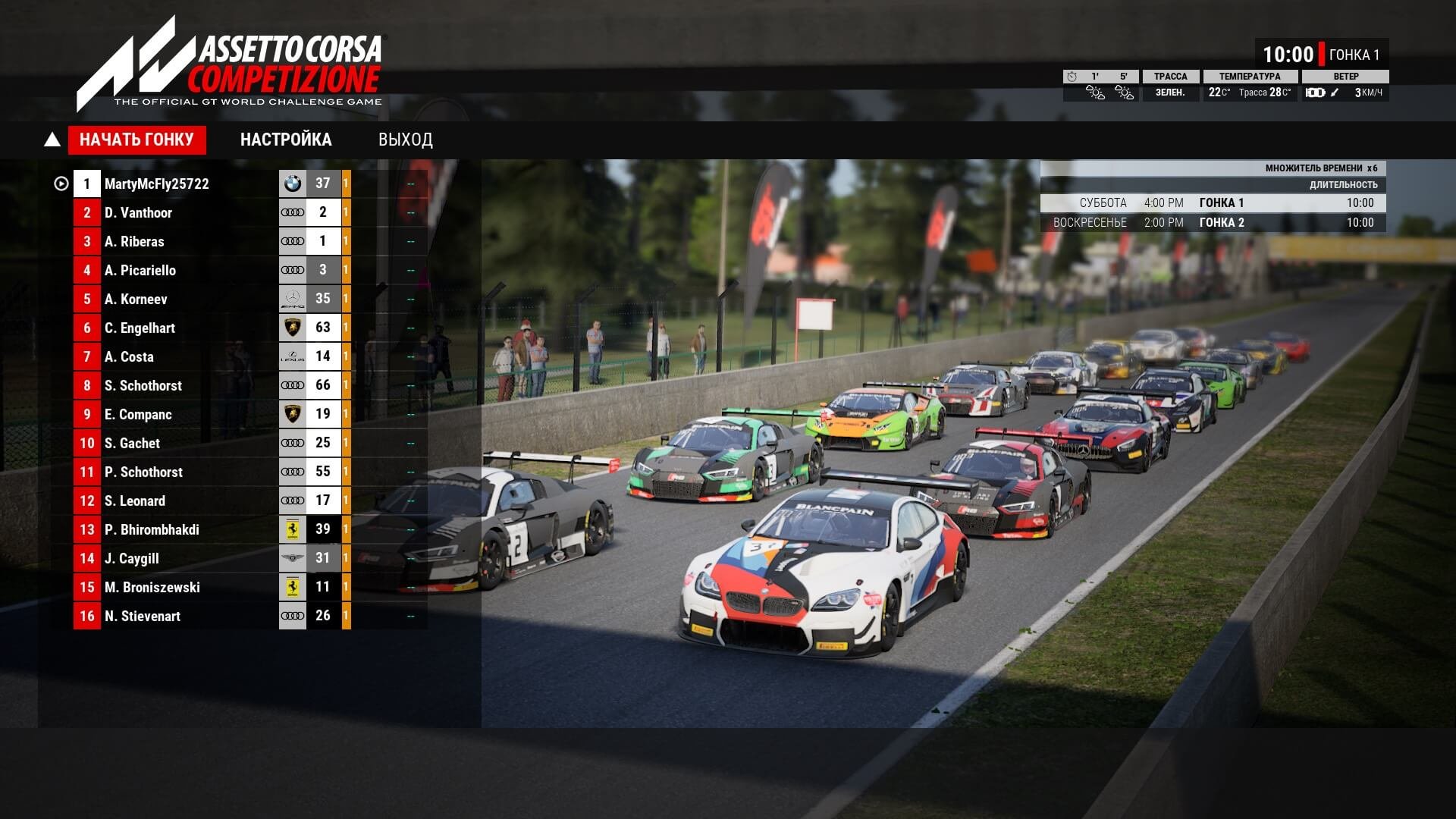Select S. Gachet entry
Image resolution: width=1456 pixels, height=819 pixels.
point(132,443)
